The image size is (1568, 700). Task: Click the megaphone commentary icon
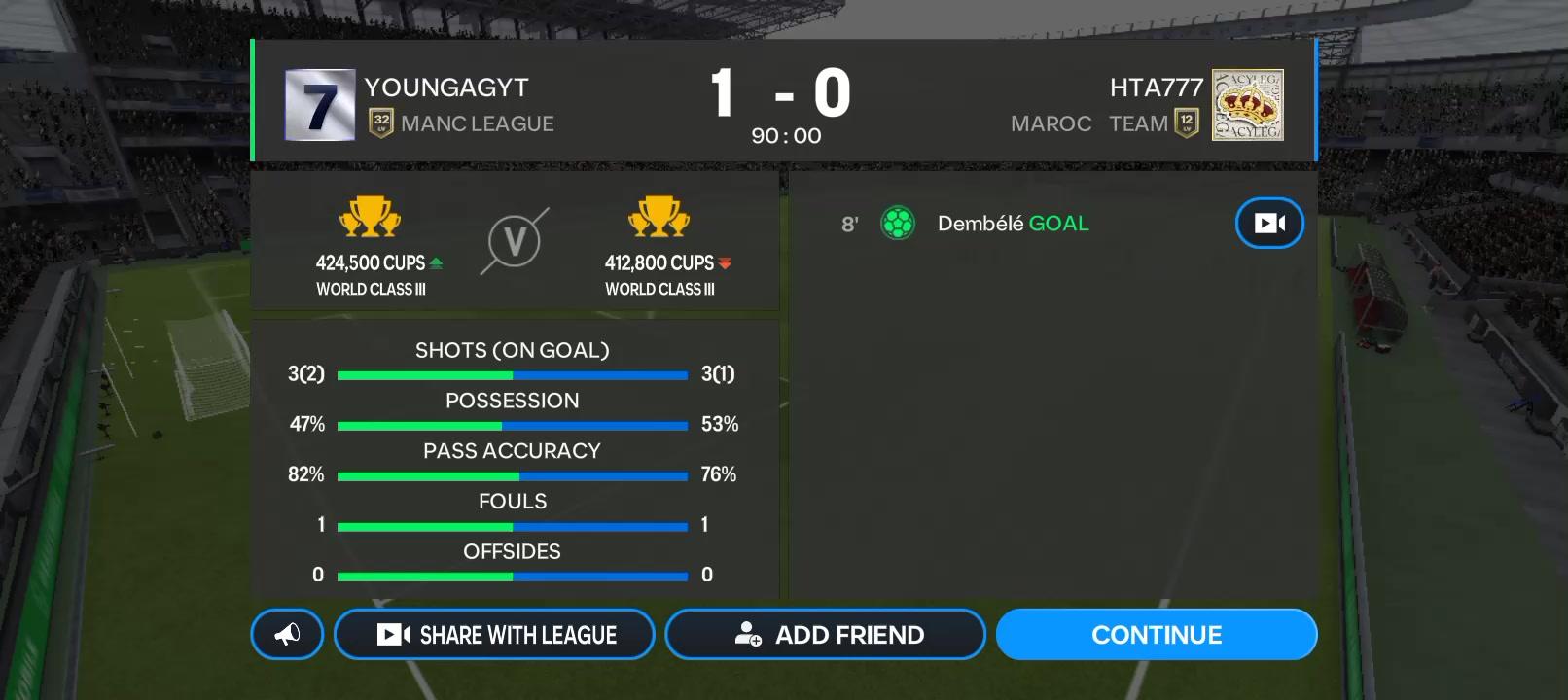(x=286, y=634)
